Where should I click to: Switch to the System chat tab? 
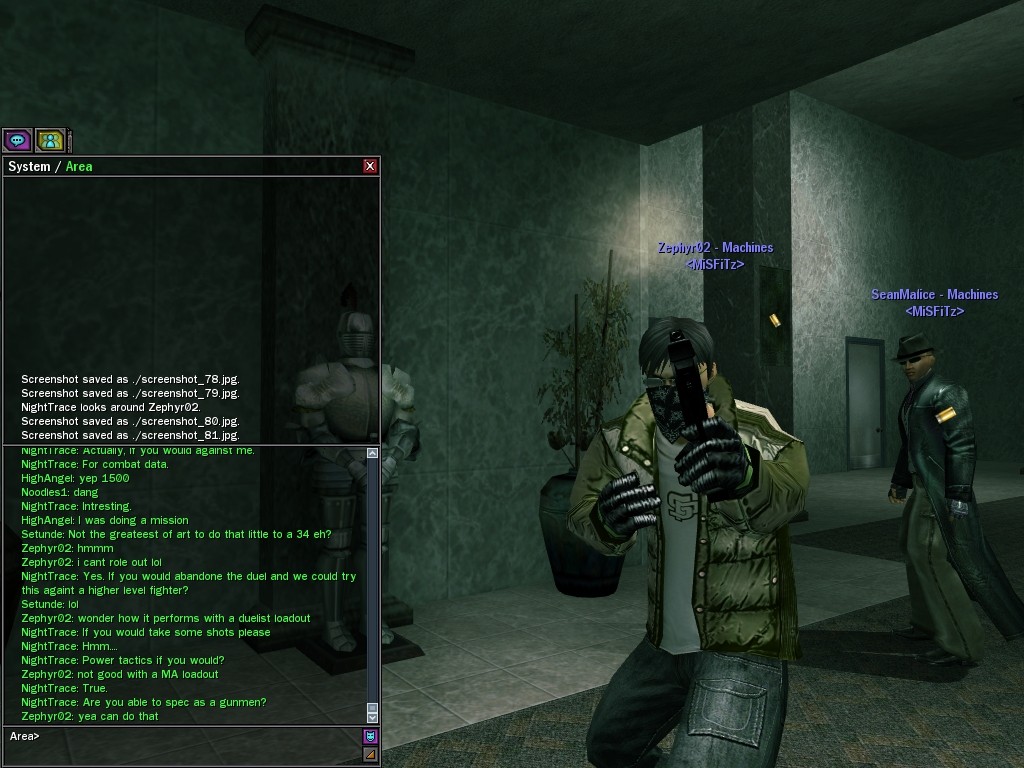tap(28, 166)
